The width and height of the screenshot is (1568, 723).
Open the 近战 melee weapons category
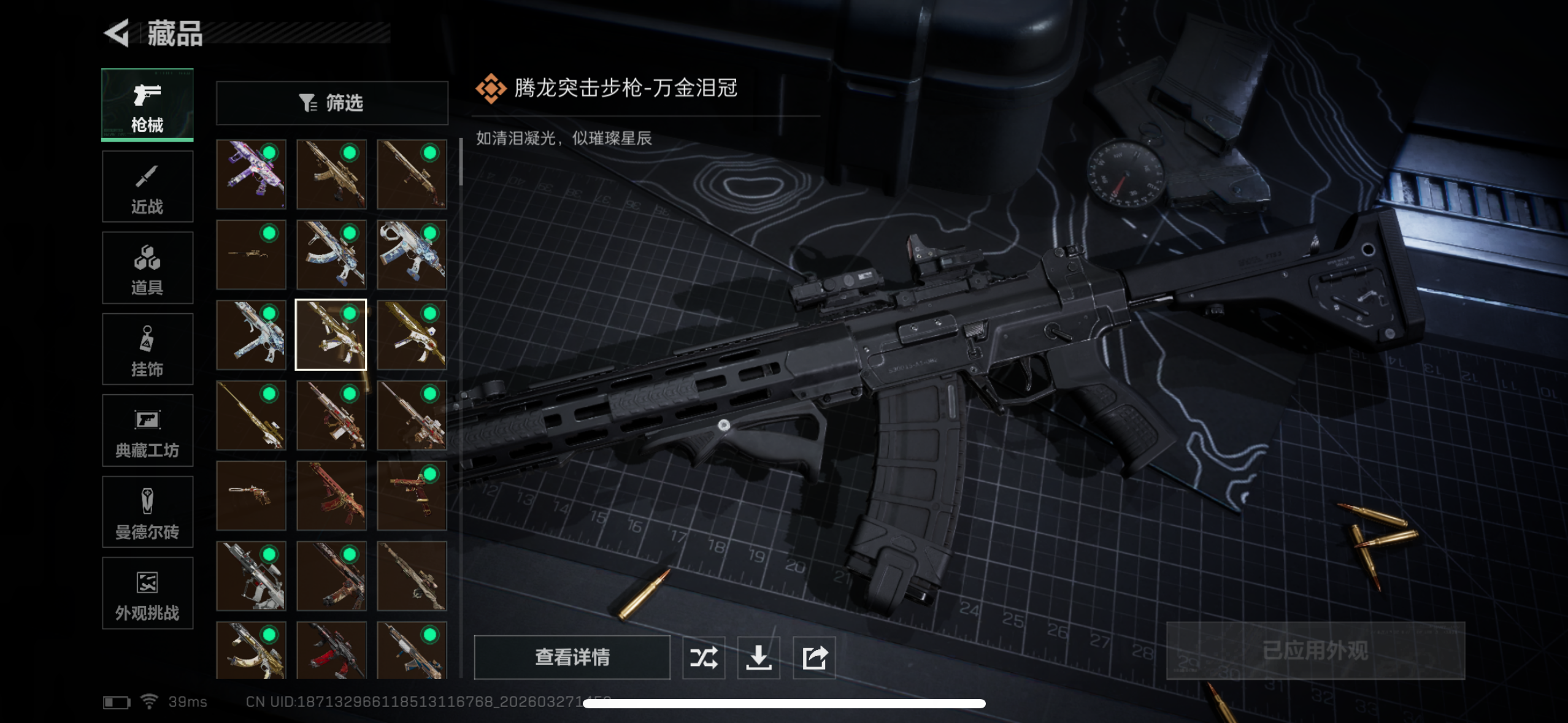(x=147, y=186)
